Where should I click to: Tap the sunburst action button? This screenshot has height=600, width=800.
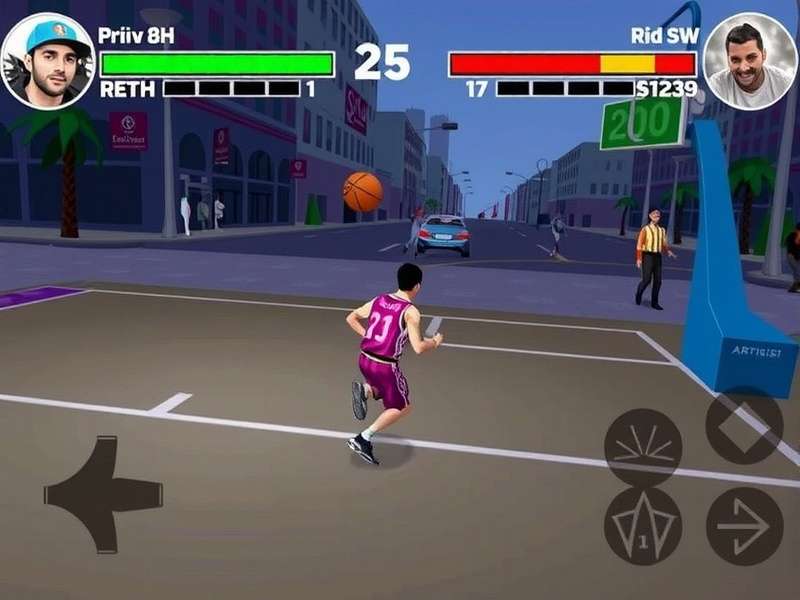point(643,447)
